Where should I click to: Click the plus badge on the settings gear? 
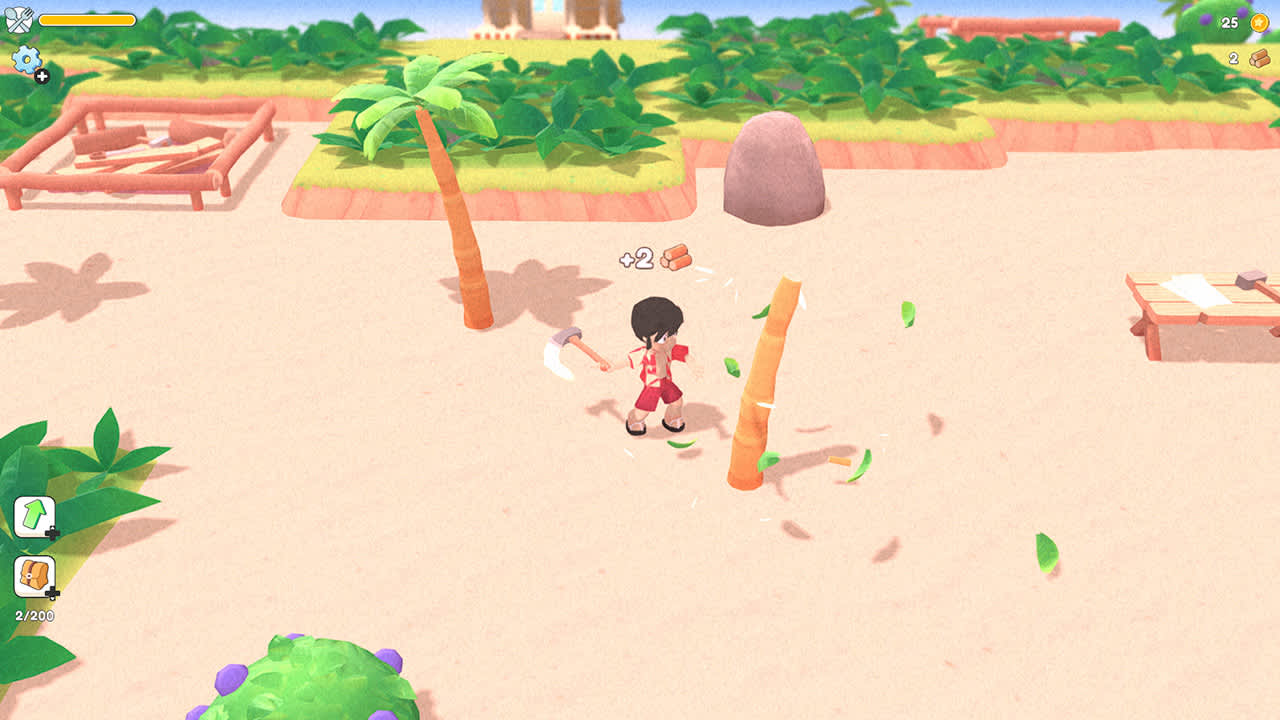pyautogui.click(x=41, y=78)
